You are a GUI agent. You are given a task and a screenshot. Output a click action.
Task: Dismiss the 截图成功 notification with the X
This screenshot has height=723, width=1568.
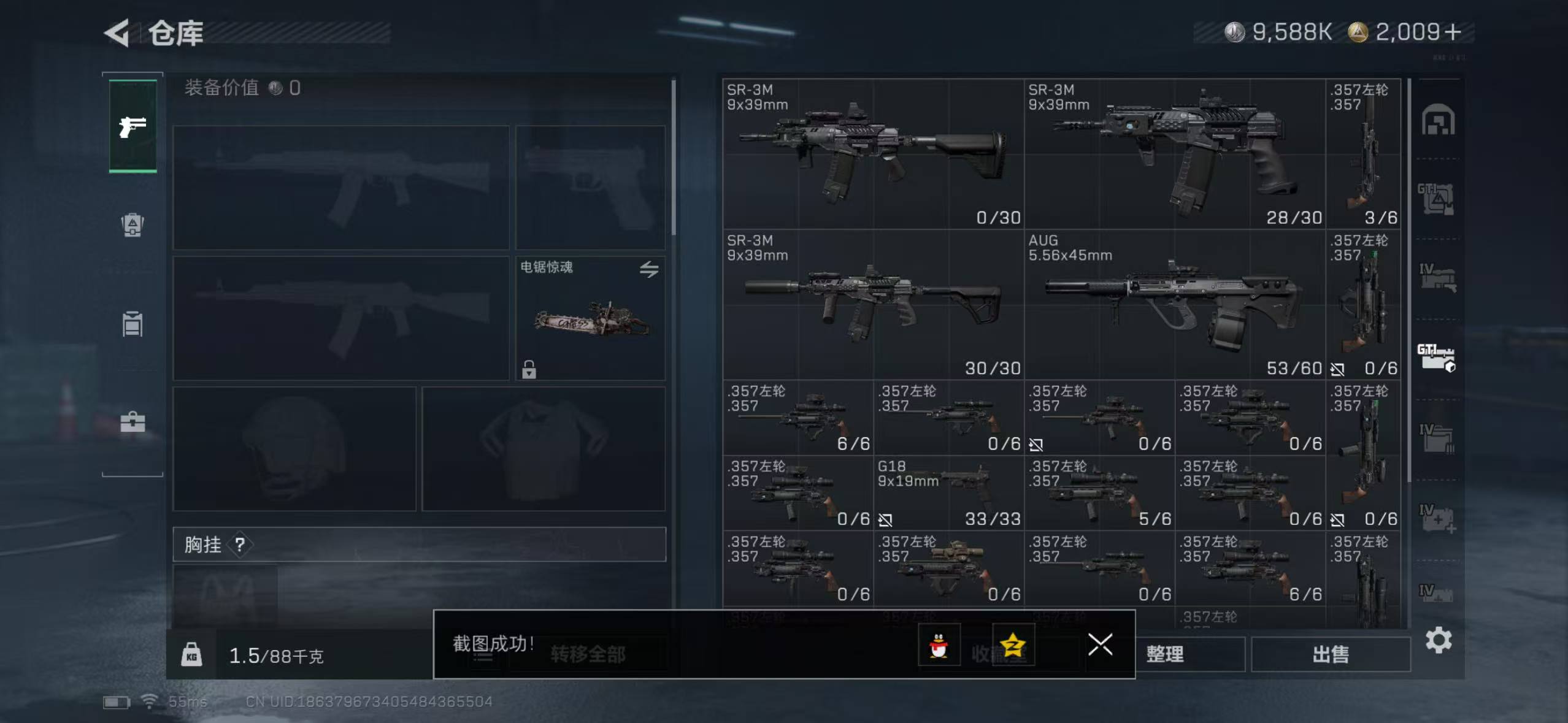[1101, 645]
